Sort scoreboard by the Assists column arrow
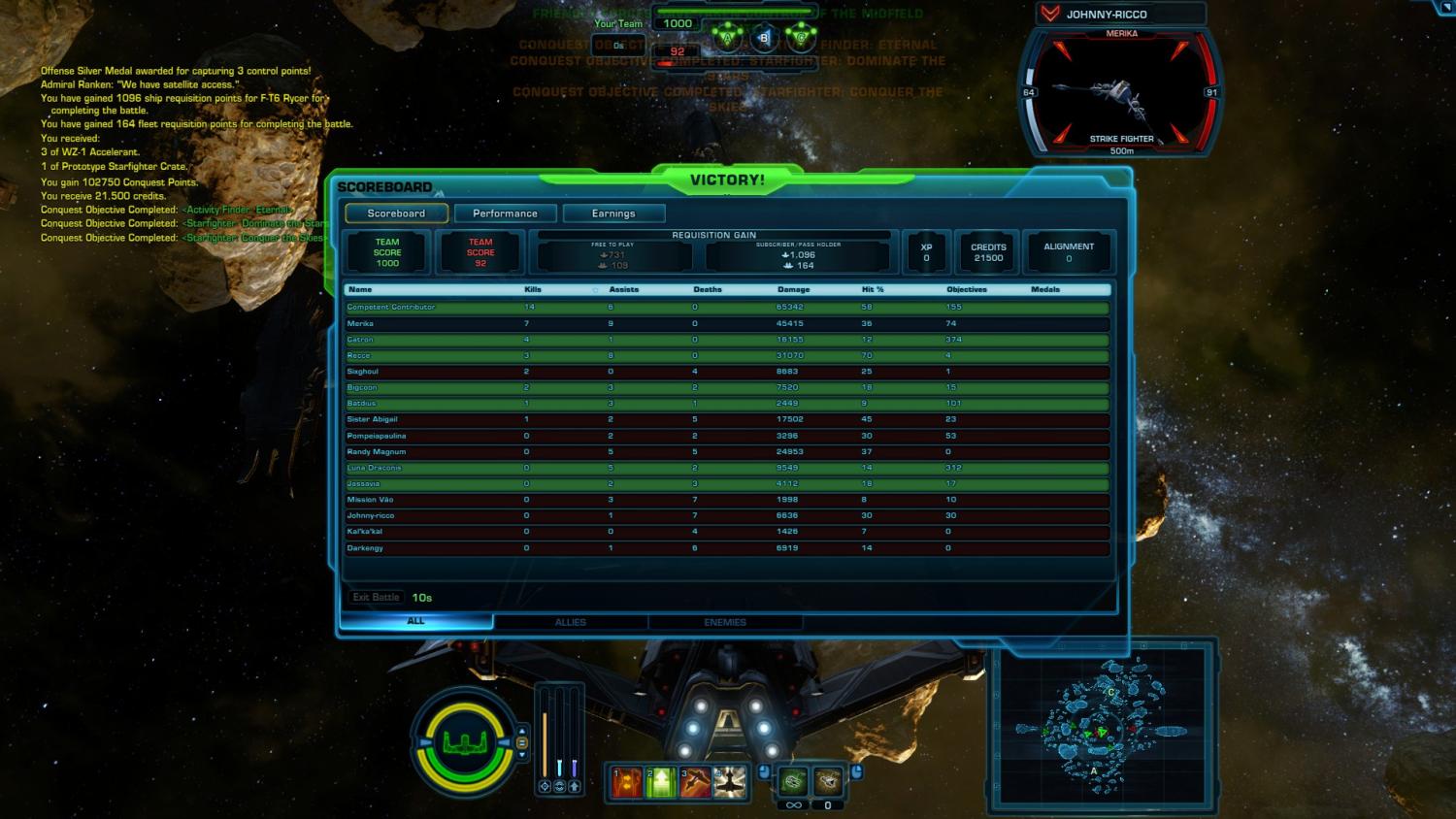1456x819 pixels. [x=593, y=289]
